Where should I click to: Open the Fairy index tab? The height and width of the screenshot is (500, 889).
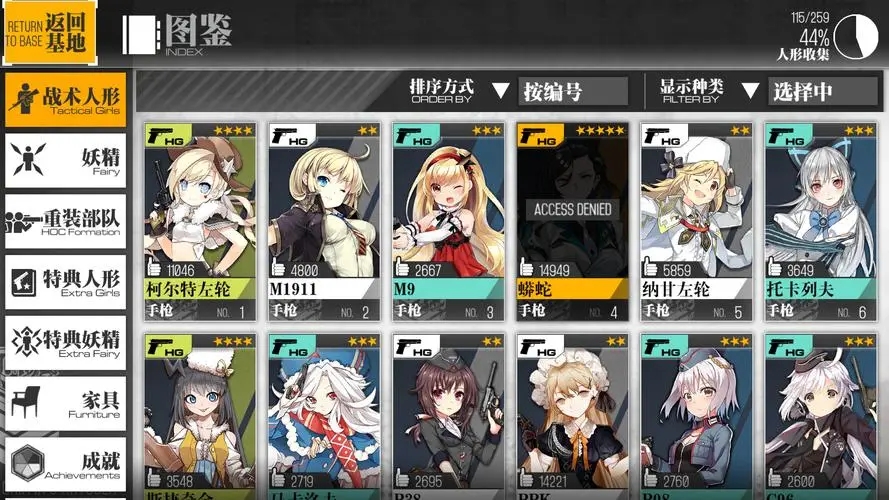[x=66, y=160]
